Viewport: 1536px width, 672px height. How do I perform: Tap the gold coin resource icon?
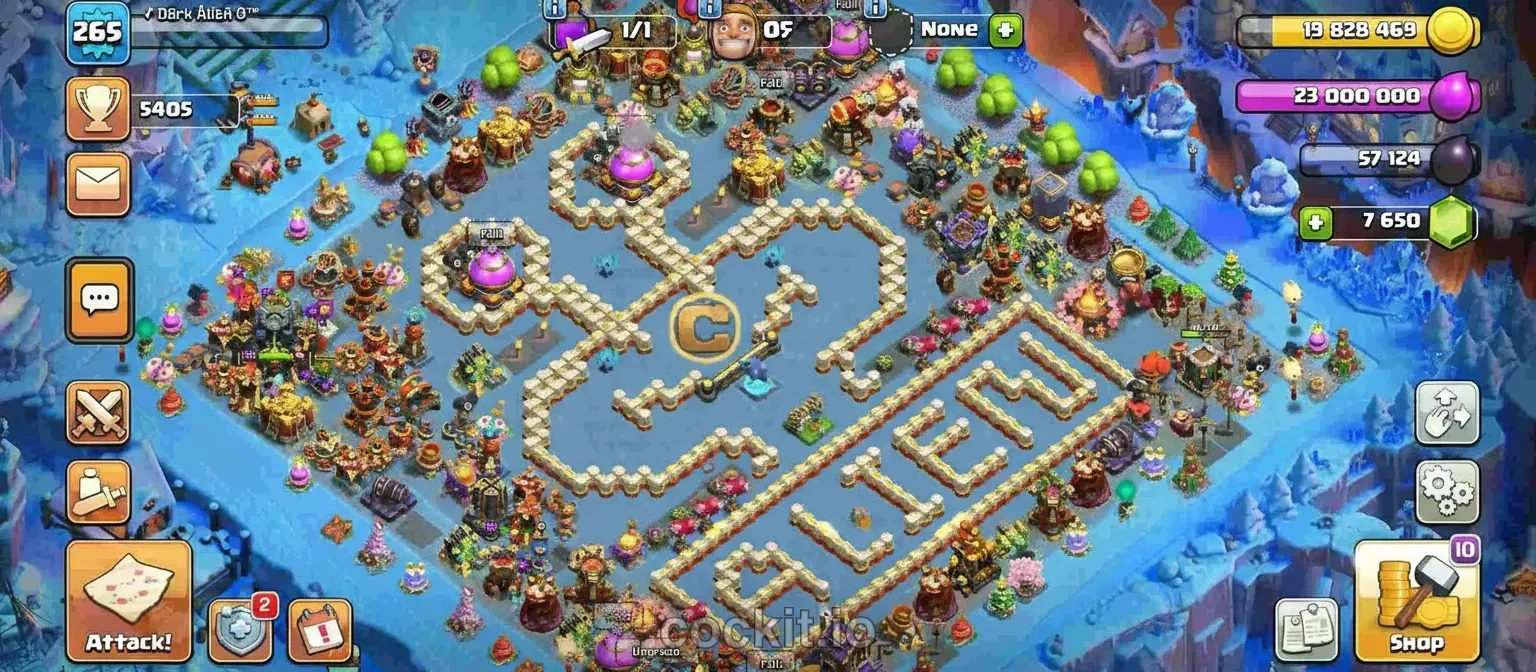[x=1452, y=31]
